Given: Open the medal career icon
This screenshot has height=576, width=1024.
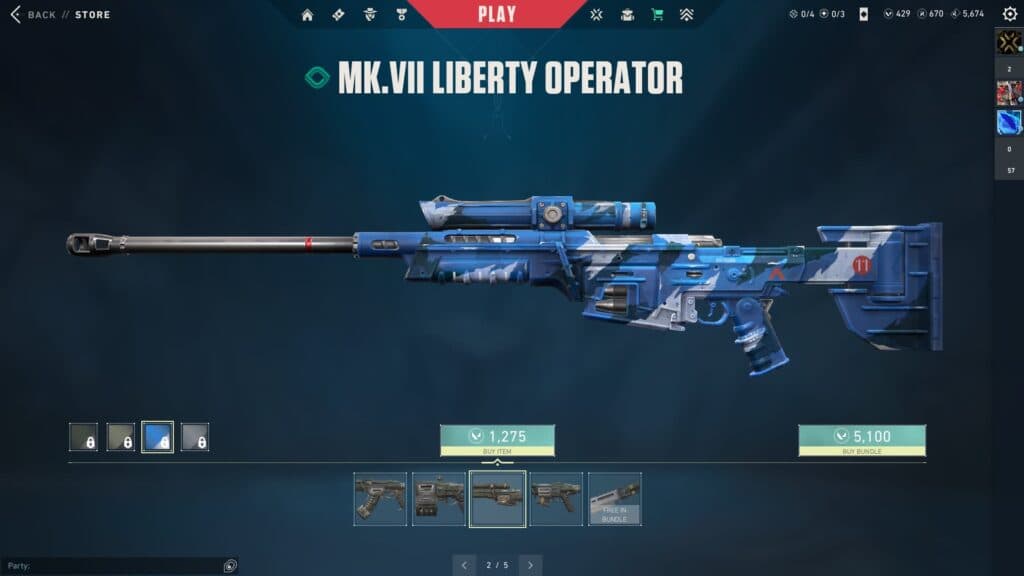Looking at the screenshot, I should (x=401, y=15).
